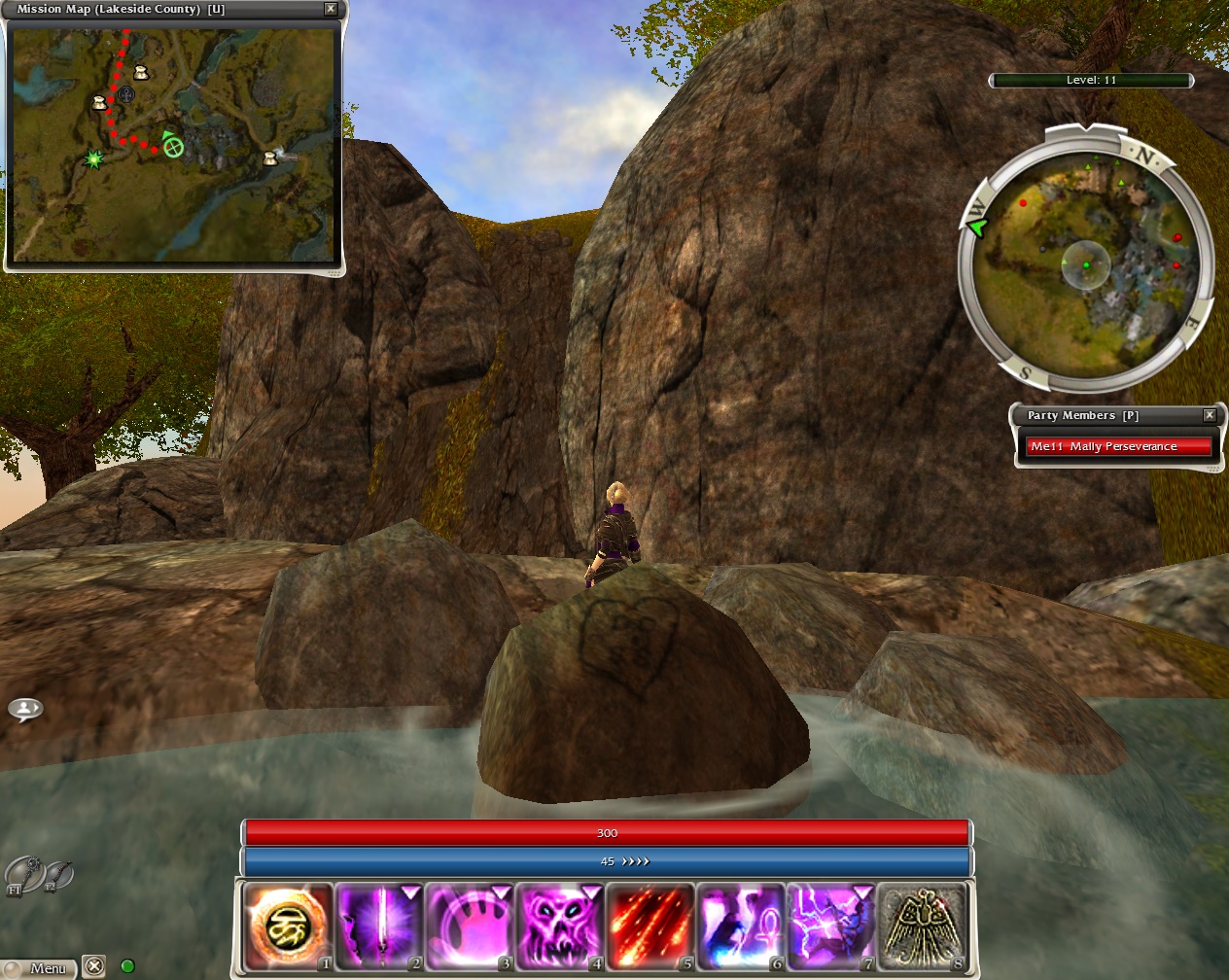Use the purple sword skill in slot 2

pyautogui.click(x=378, y=927)
